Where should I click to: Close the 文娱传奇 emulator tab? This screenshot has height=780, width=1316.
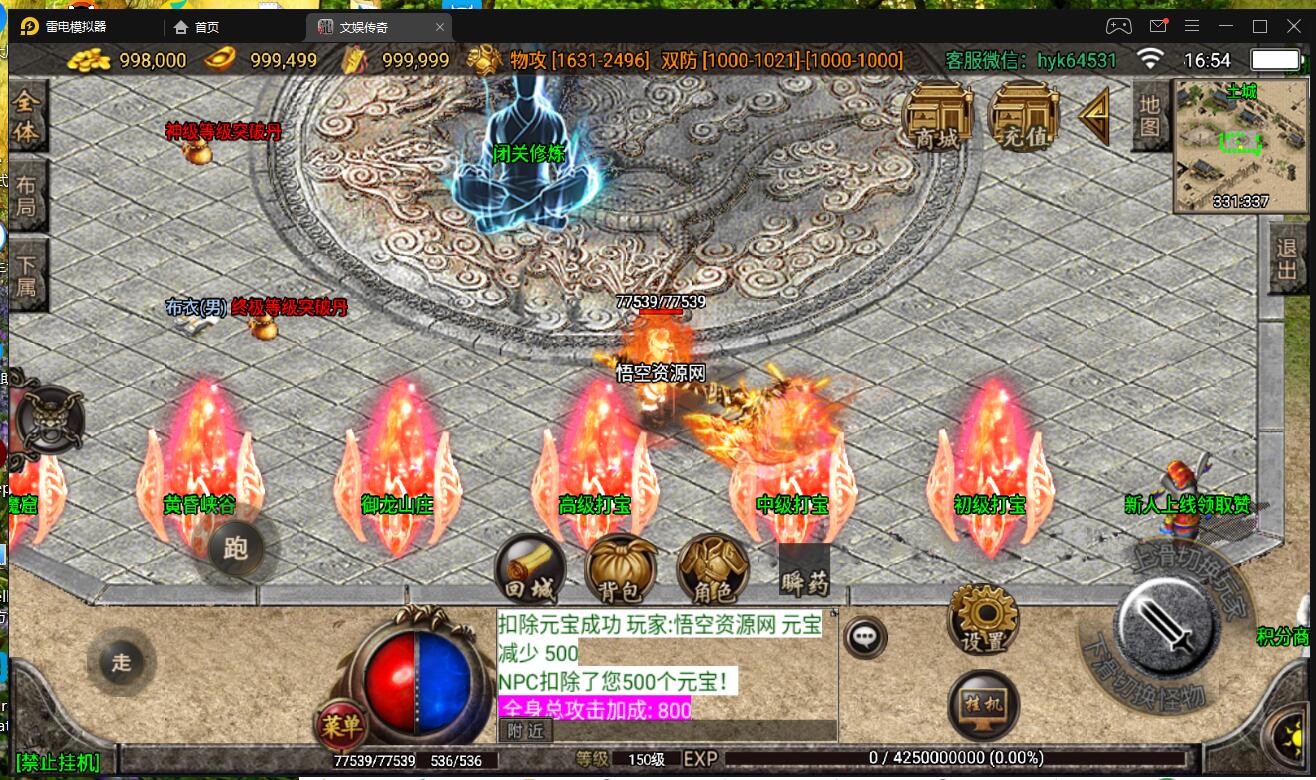point(441,27)
